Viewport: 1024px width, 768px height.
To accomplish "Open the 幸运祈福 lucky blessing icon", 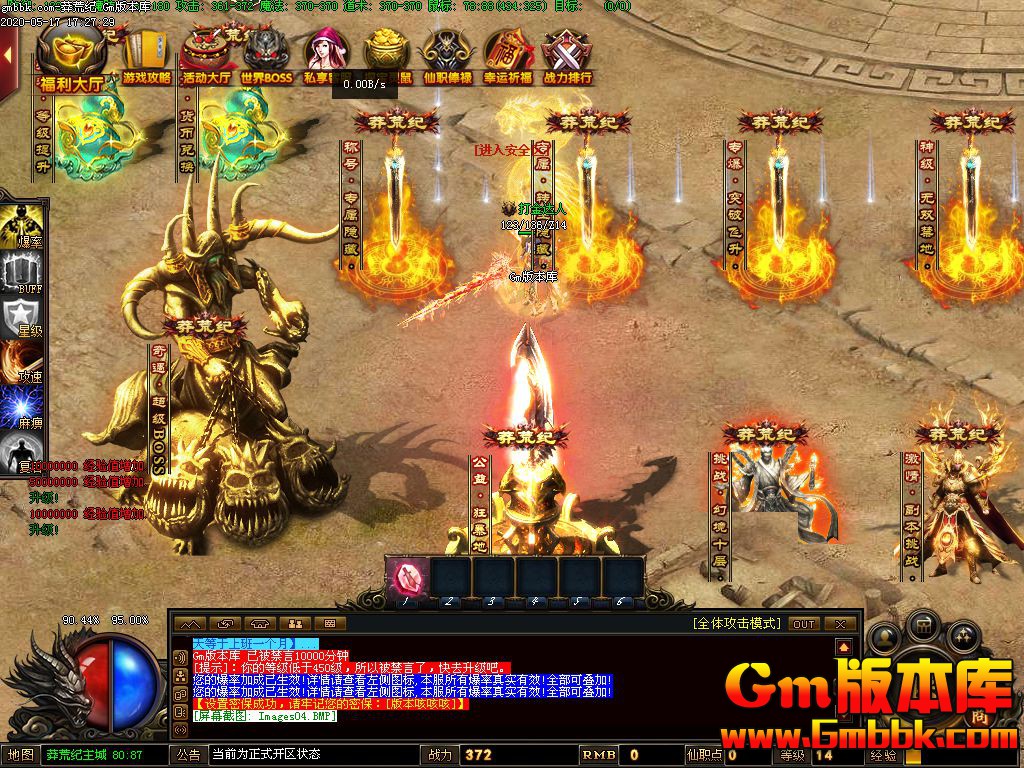I will coord(507,58).
